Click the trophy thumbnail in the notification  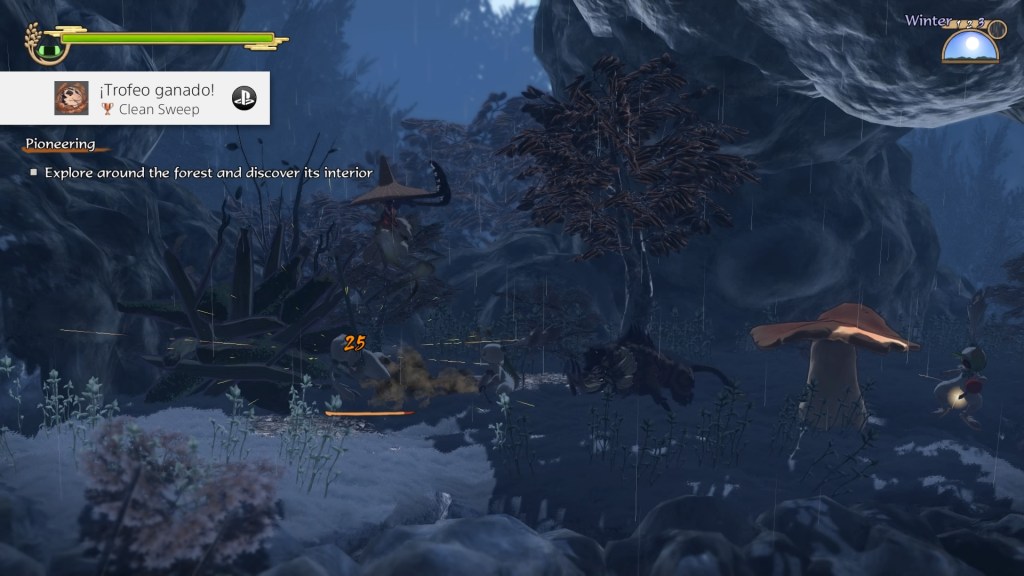coord(70,98)
